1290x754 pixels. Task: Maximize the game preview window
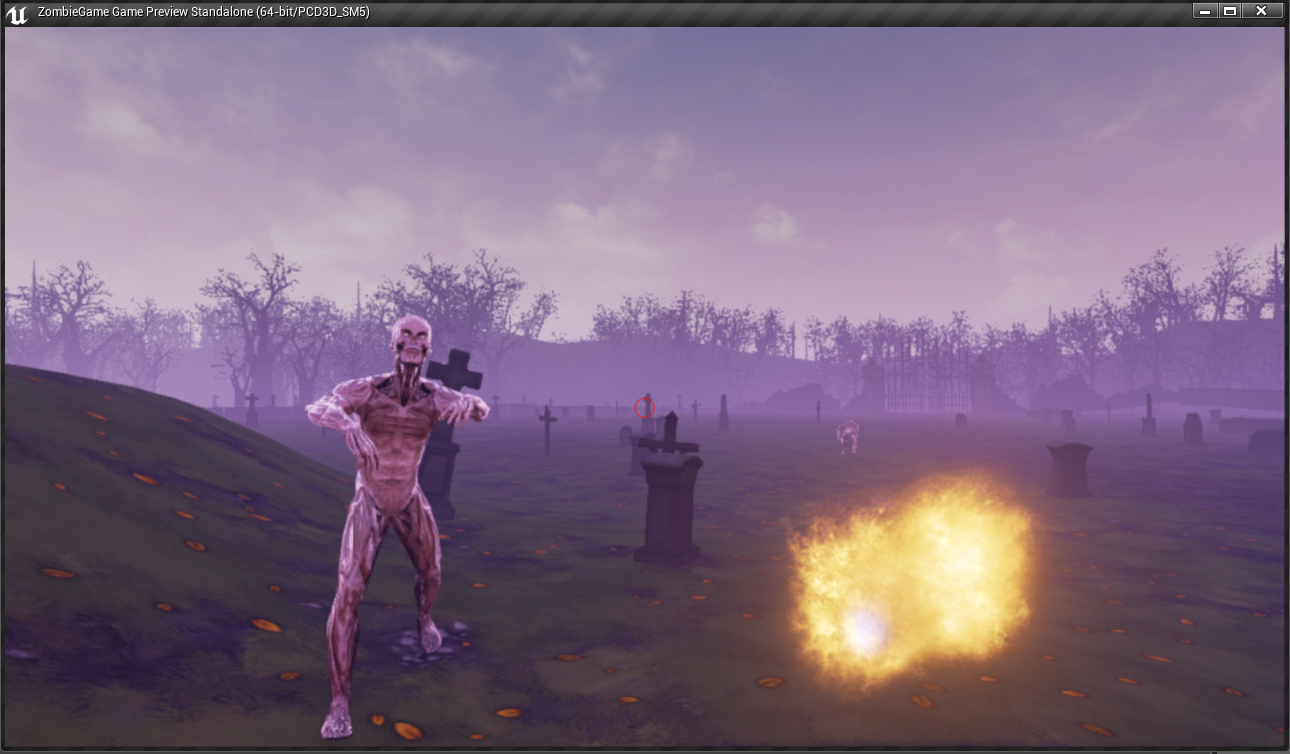(1230, 11)
